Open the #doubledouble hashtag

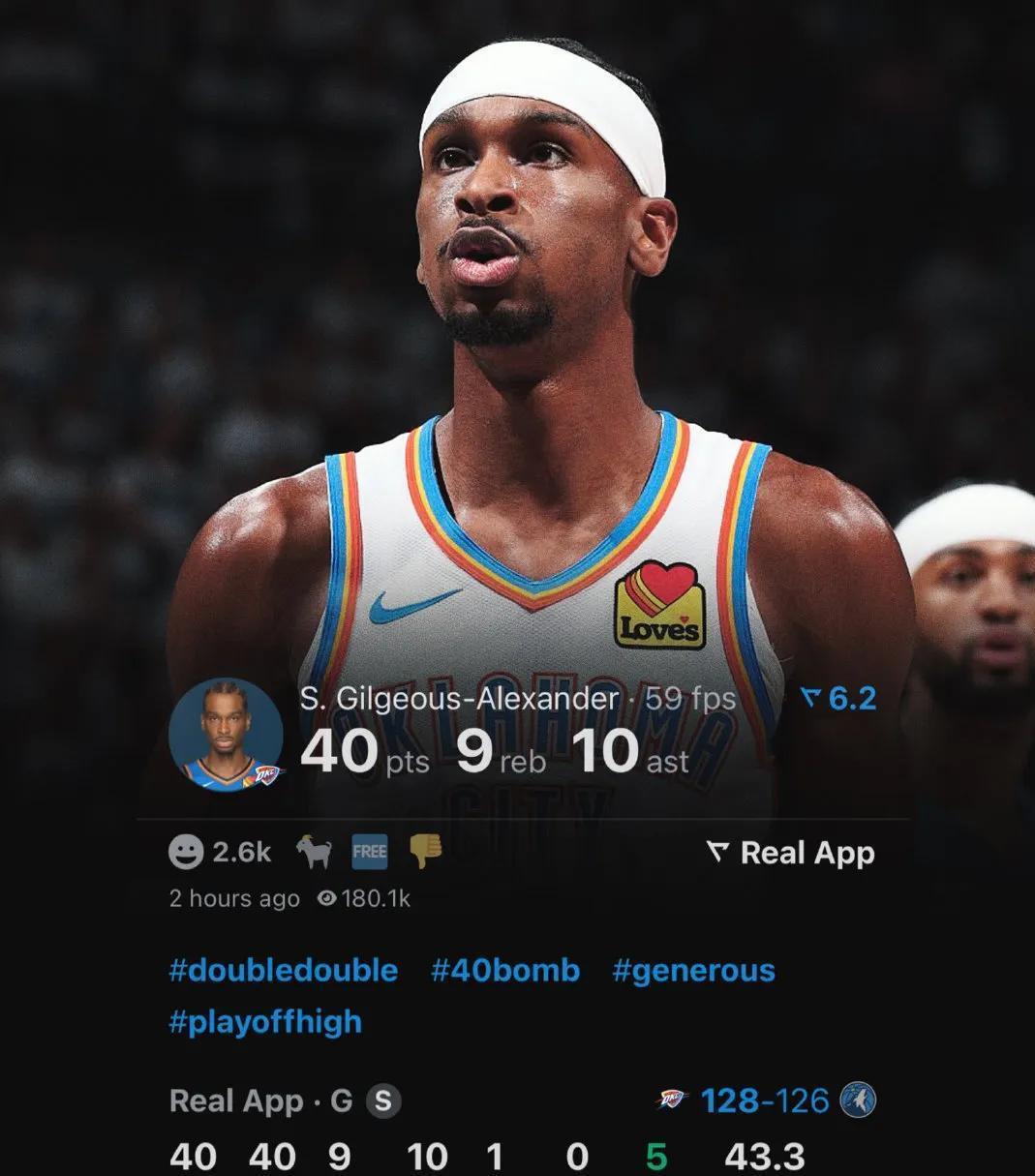(x=283, y=970)
